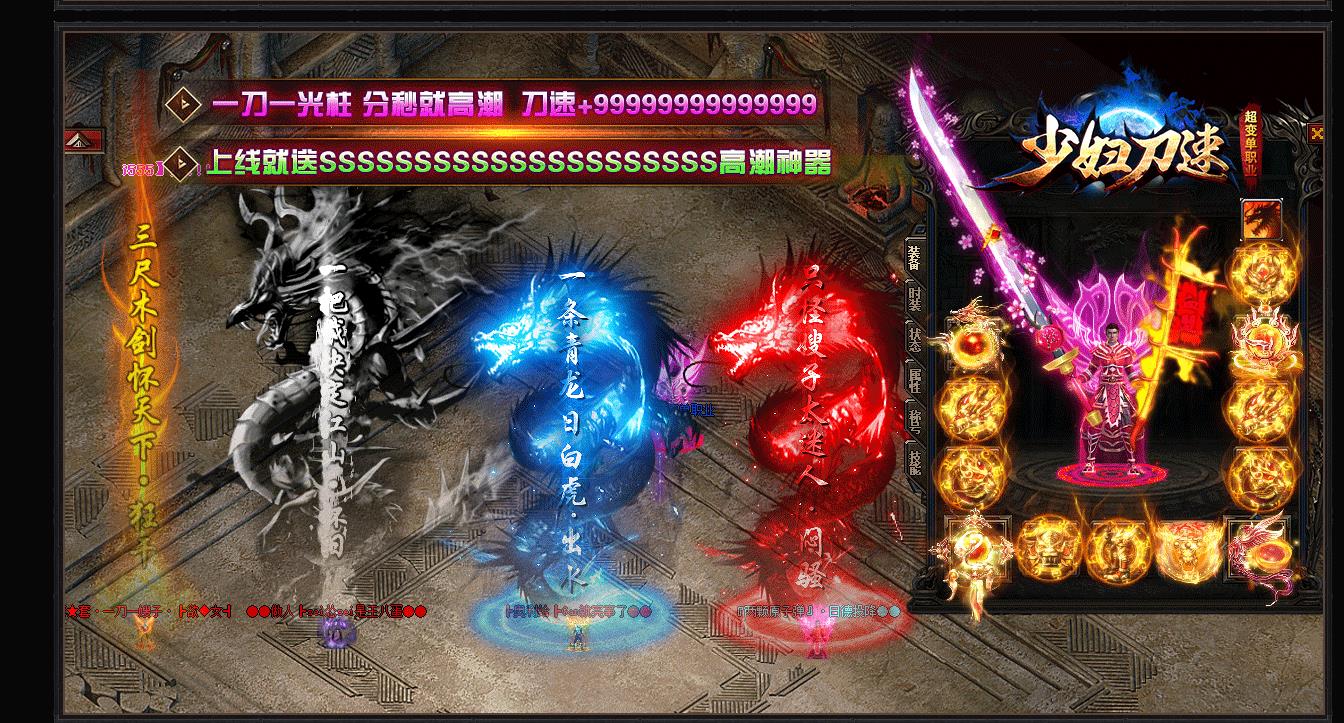The height and width of the screenshot is (723, 1344).
Task: Open the 技能 skills tab
Action: pyautogui.click(x=914, y=461)
